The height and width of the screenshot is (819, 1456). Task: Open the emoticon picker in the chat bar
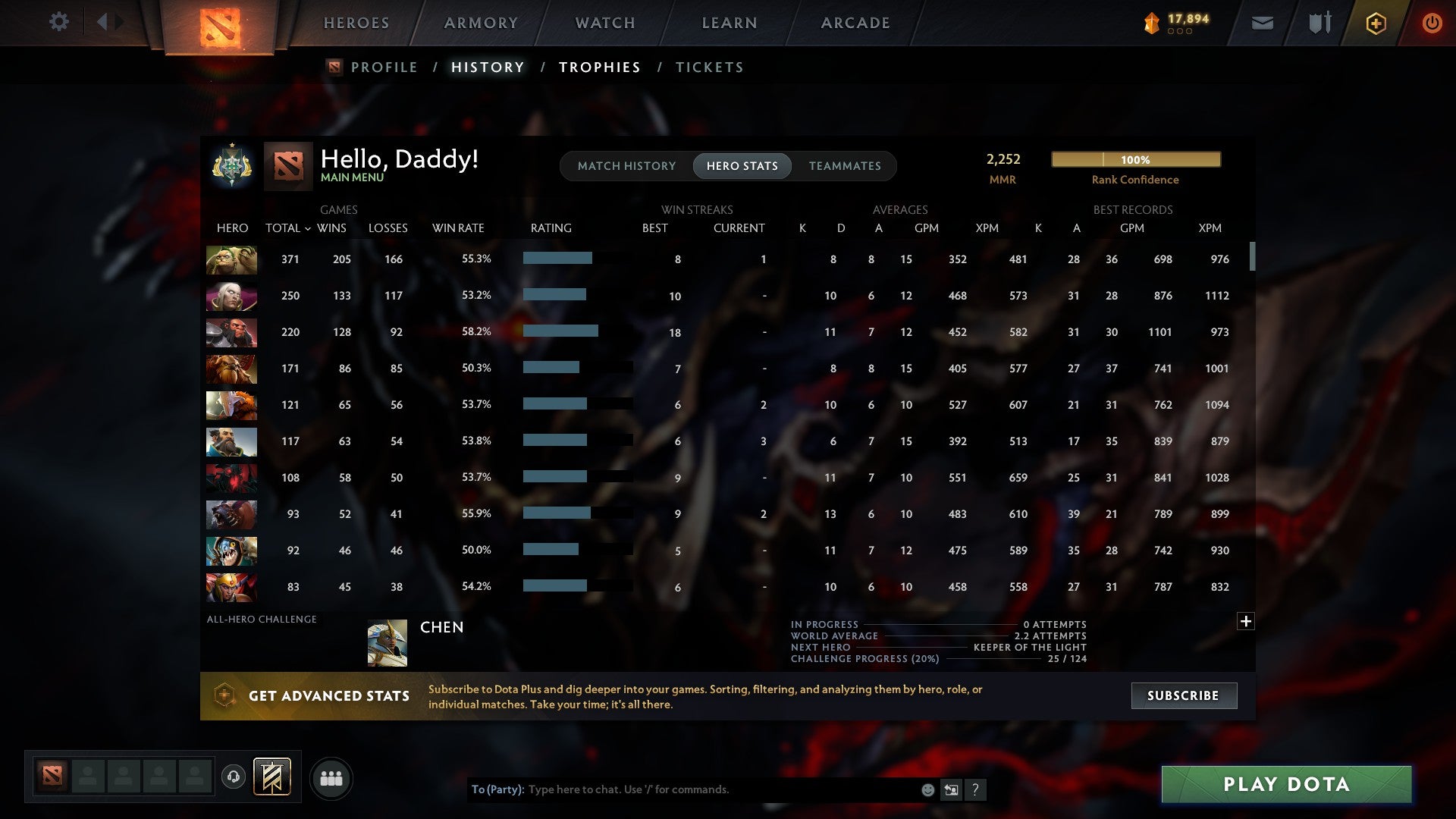(x=927, y=789)
